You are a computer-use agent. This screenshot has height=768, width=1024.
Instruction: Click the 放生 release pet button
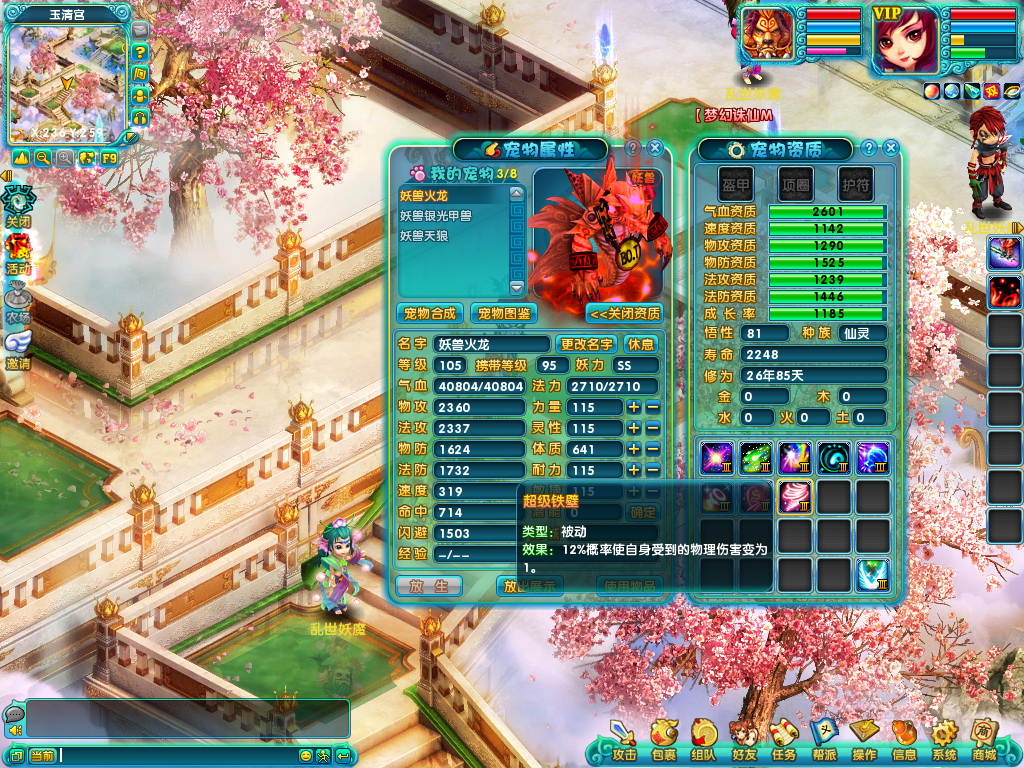coord(428,586)
